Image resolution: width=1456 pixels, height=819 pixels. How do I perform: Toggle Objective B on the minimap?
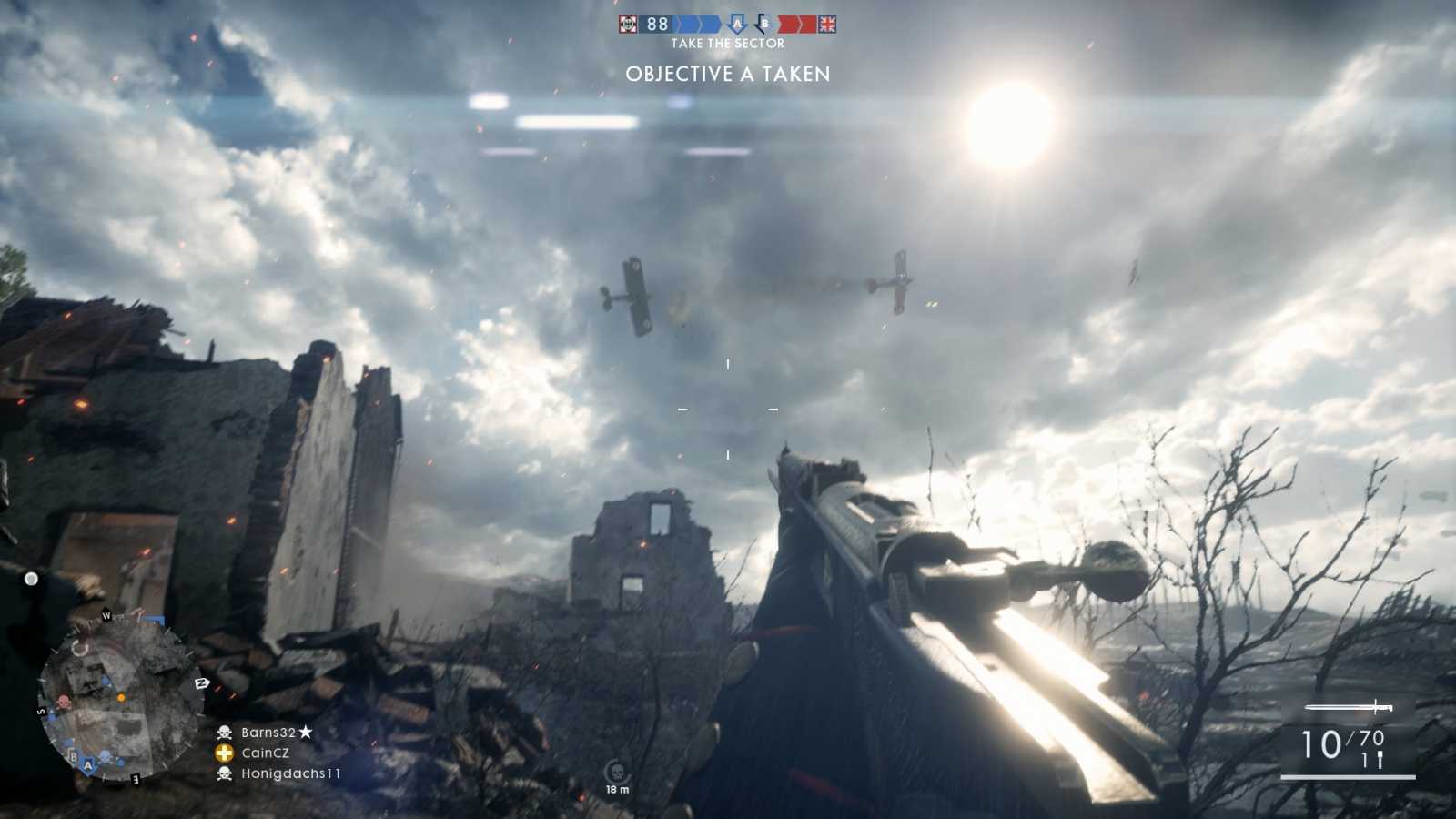pos(73,755)
